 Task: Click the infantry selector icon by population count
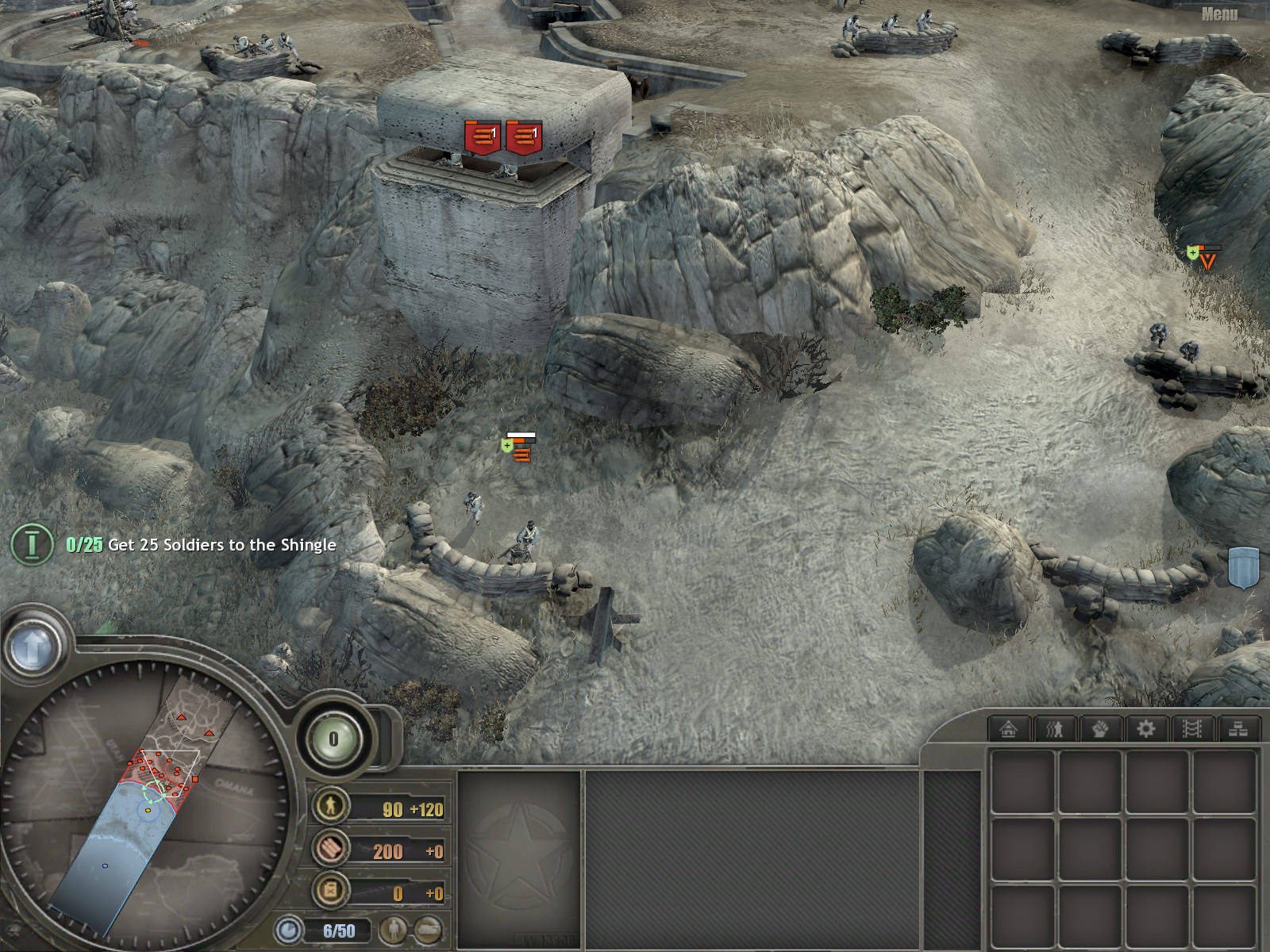tap(393, 930)
